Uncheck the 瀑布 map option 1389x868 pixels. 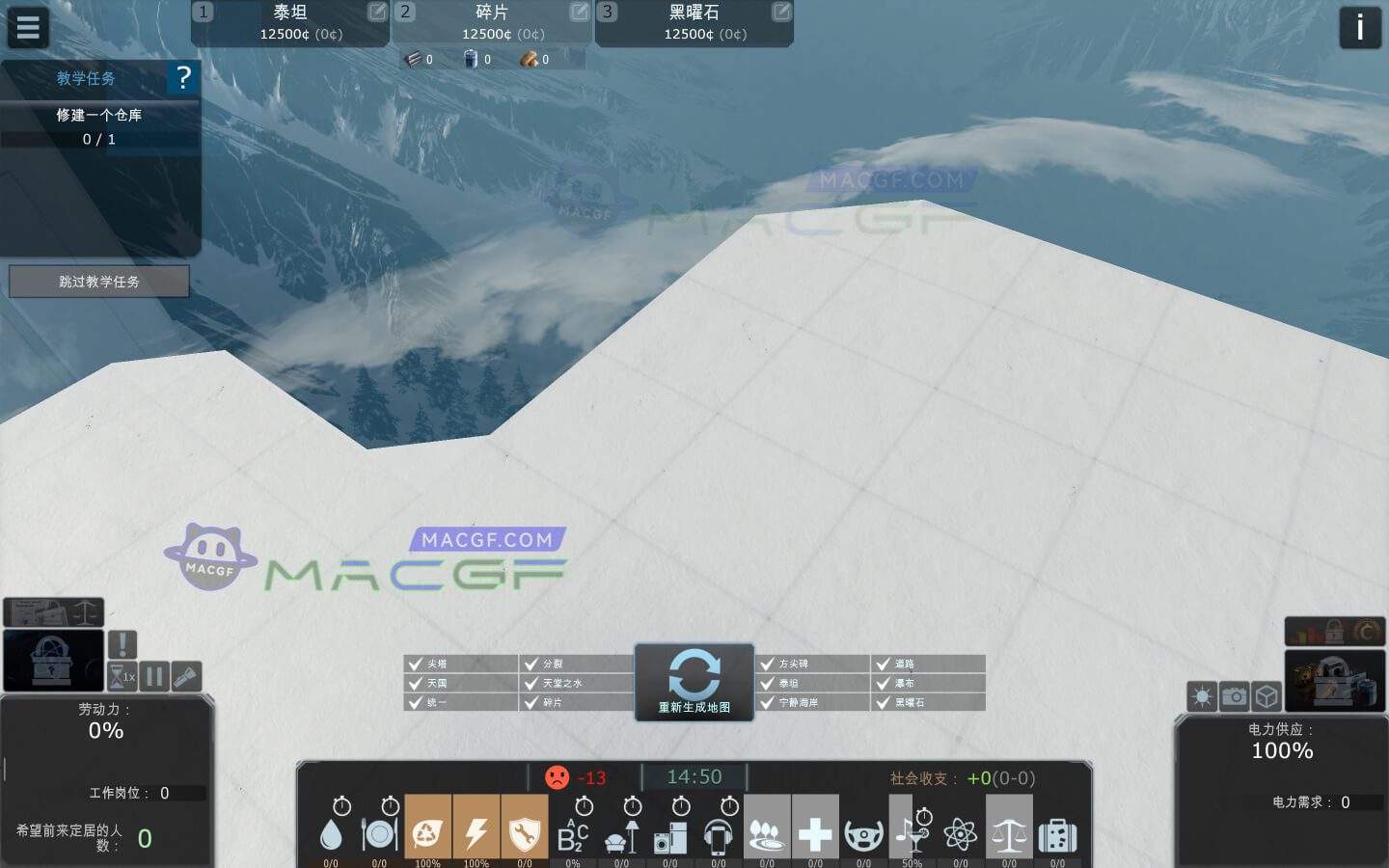pos(884,683)
